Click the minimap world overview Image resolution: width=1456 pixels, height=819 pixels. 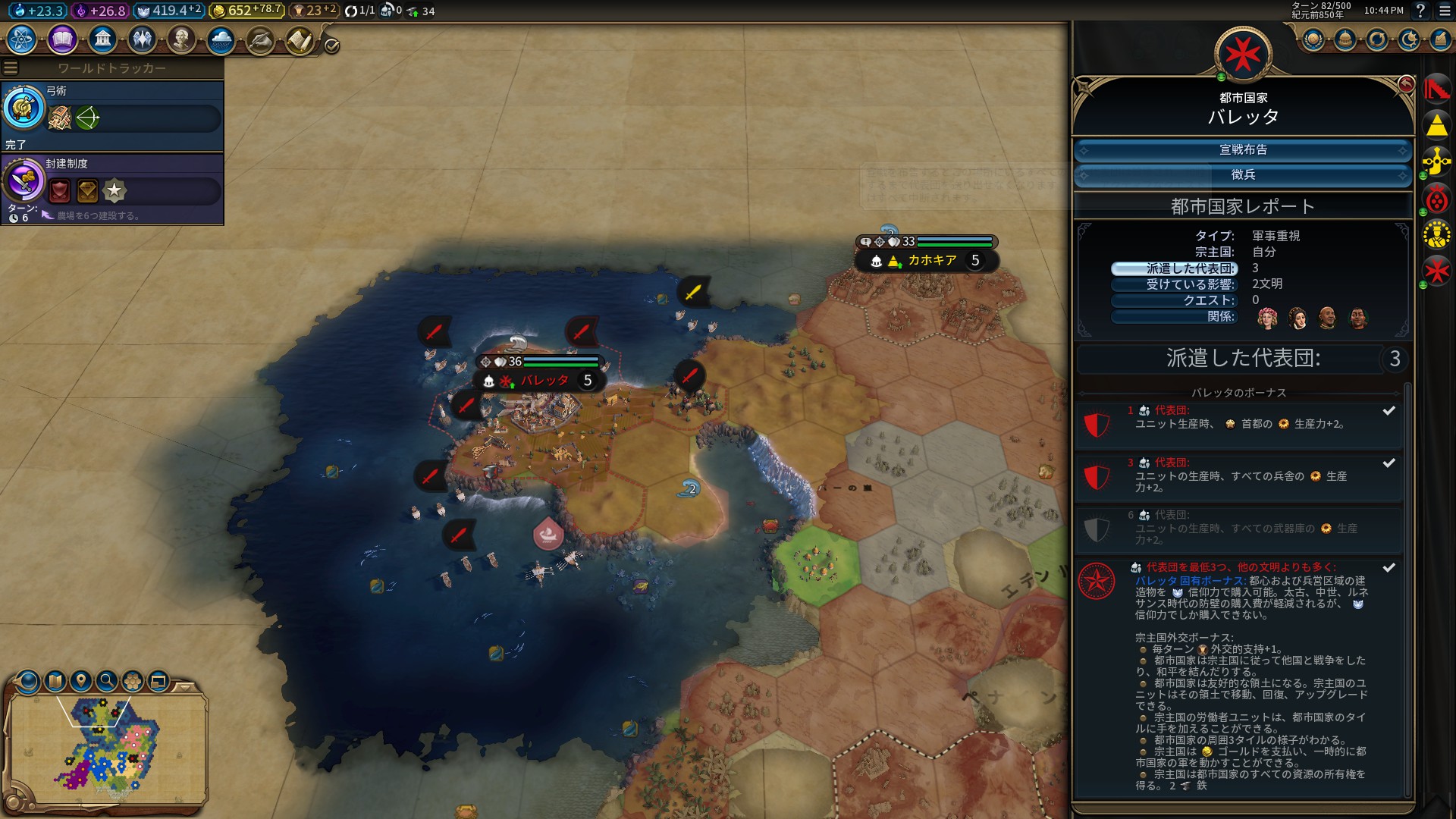pos(106,747)
